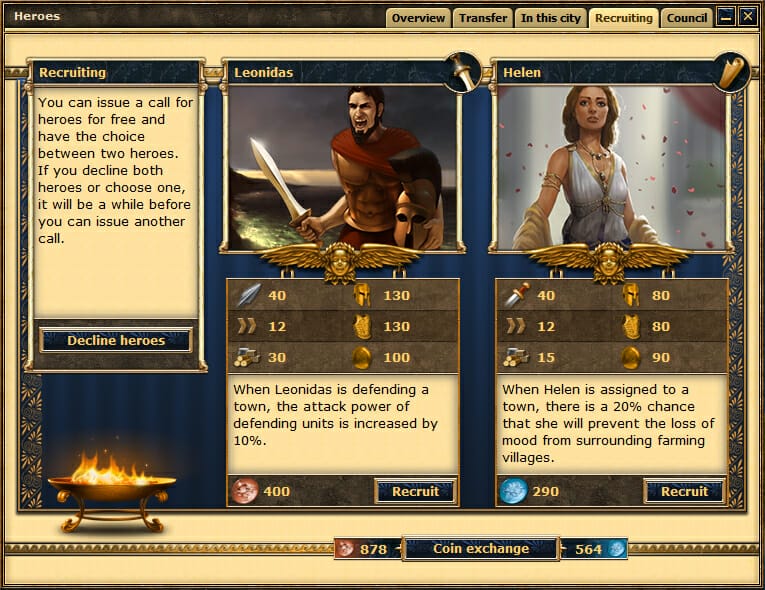765x590 pixels.
Task: Switch to the Overview tab
Action: 418,18
